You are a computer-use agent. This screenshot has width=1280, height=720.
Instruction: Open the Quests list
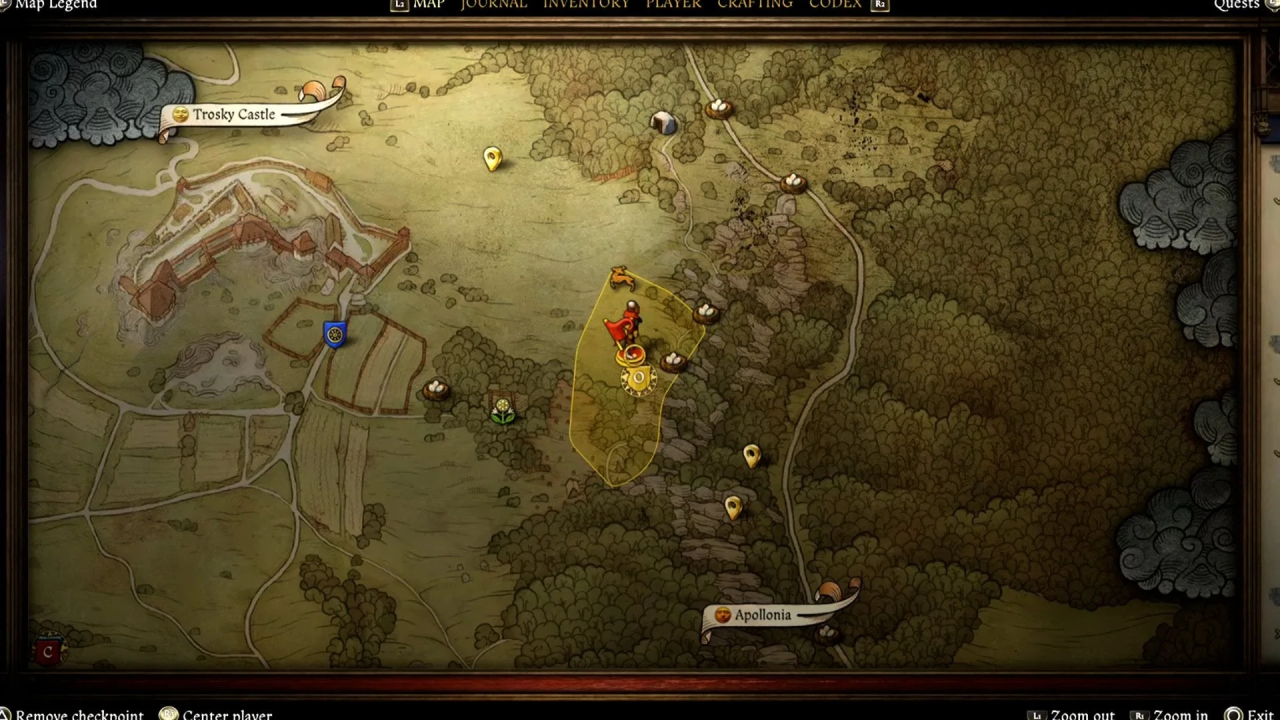pyautogui.click(x=1236, y=5)
